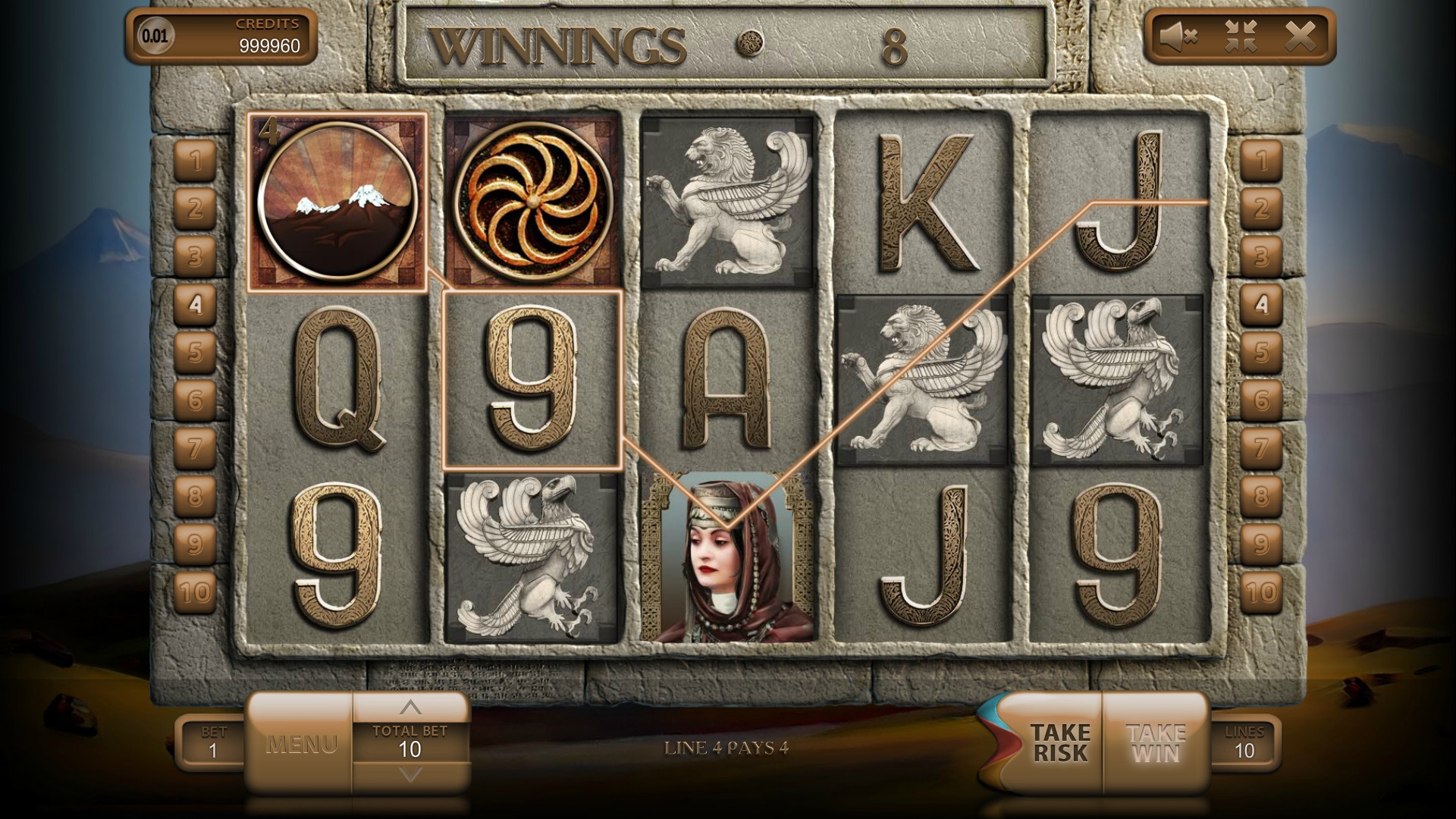The height and width of the screenshot is (819, 1456).
Task: Choose payline 7 on the left column
Action: coord(196,447)
